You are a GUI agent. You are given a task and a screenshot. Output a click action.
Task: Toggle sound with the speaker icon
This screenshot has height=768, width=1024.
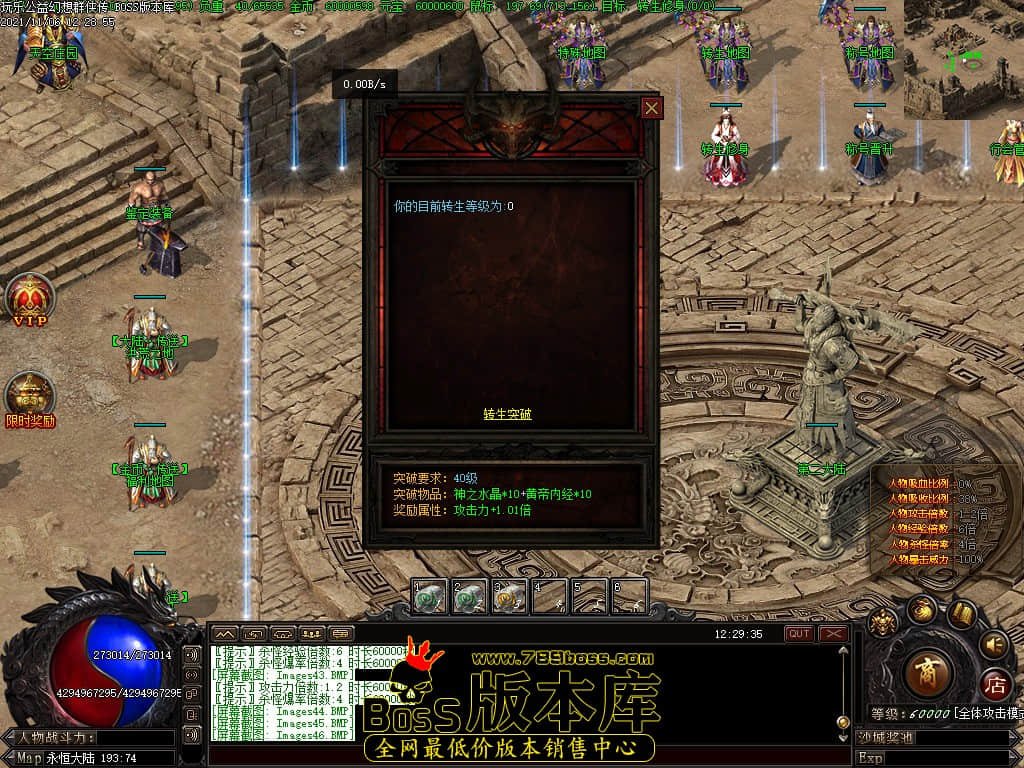click(993, 643)
